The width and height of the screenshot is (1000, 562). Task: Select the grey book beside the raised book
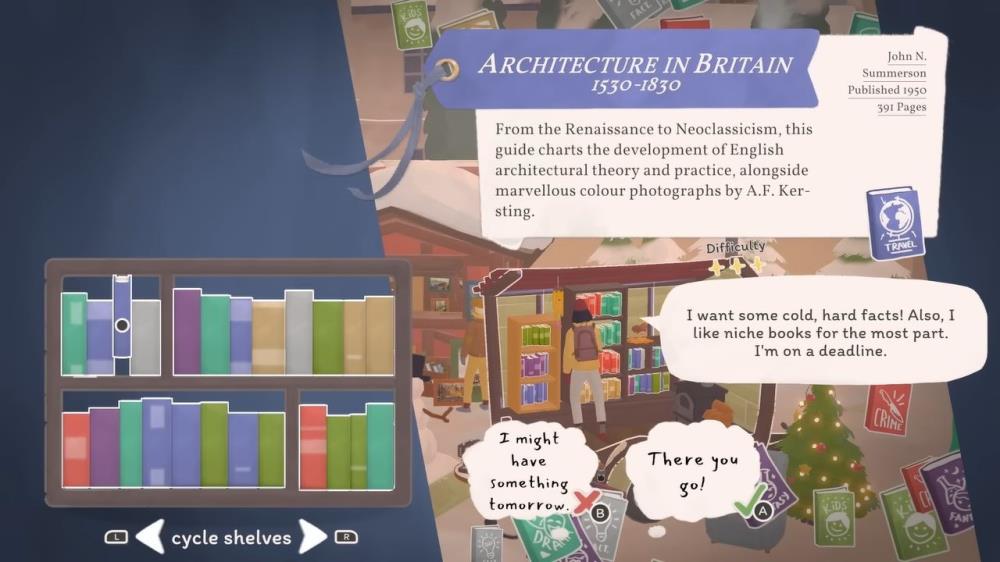(x=146, y=337)
